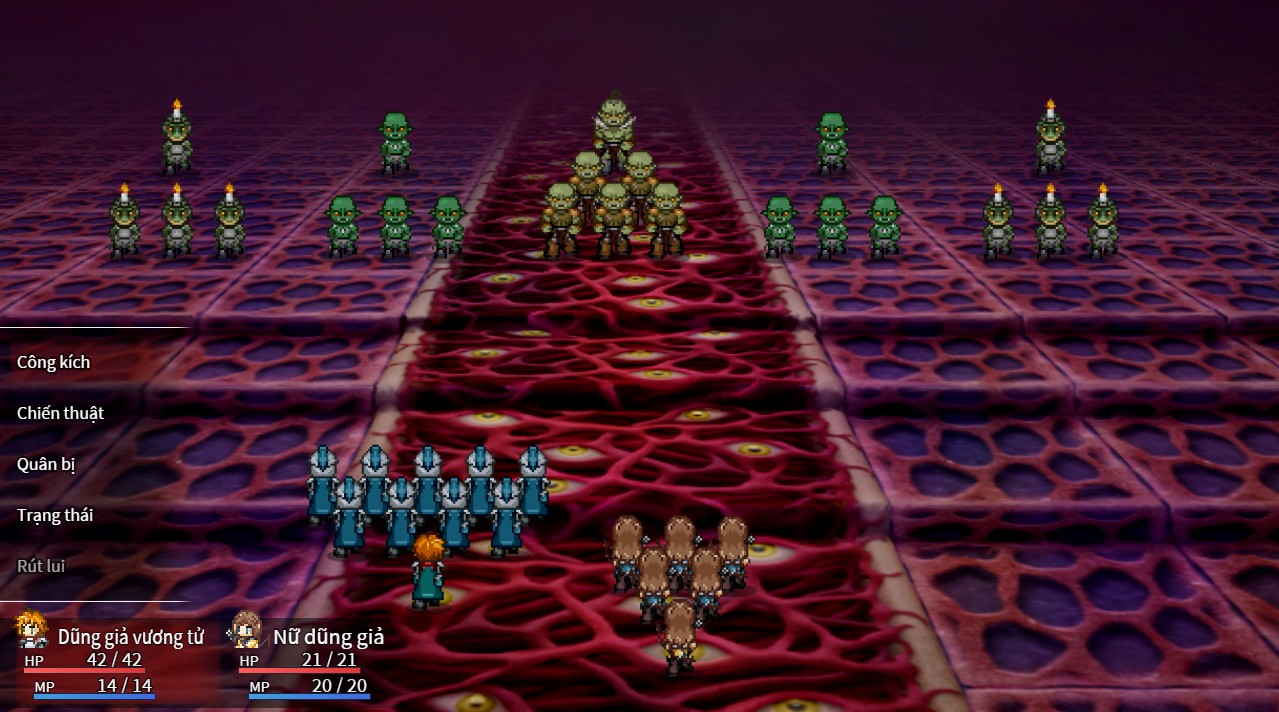
Task: Select Dũng giả vương tử party panel
Action: 110,655
